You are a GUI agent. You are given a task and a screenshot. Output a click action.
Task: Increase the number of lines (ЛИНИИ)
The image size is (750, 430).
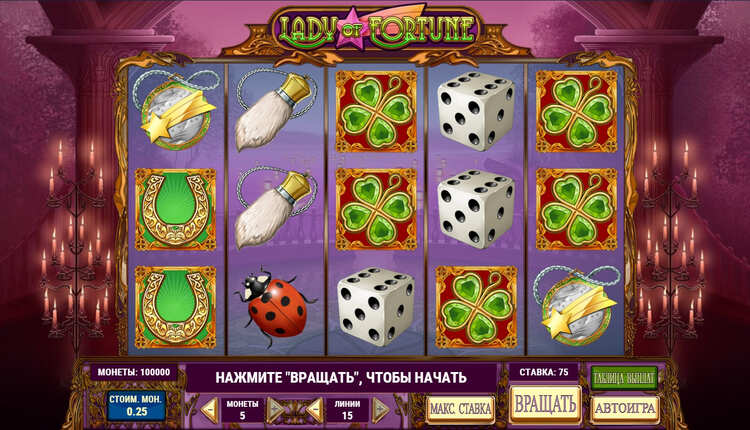click(381, 409)
